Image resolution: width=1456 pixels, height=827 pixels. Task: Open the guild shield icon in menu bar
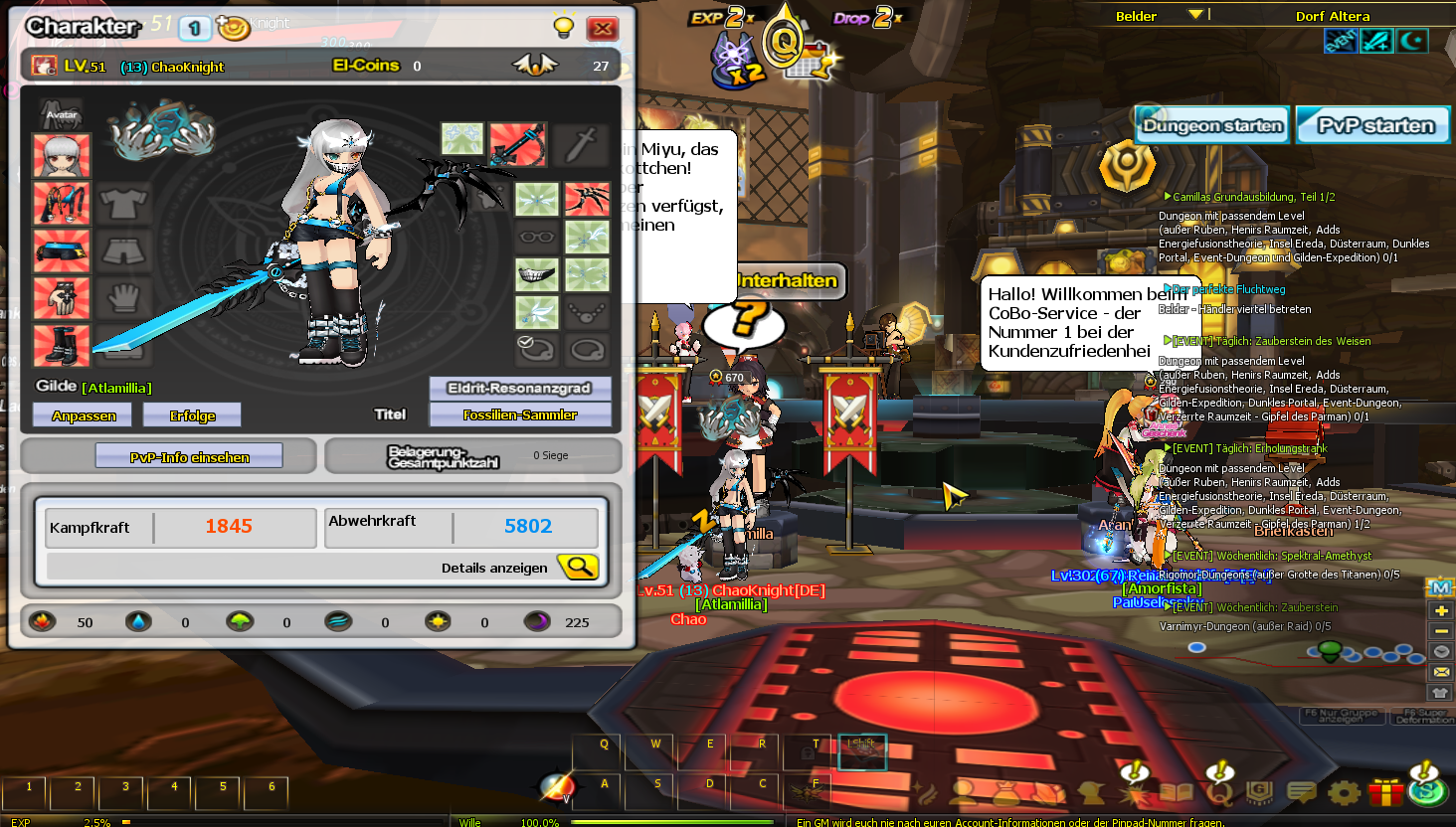1259,792
